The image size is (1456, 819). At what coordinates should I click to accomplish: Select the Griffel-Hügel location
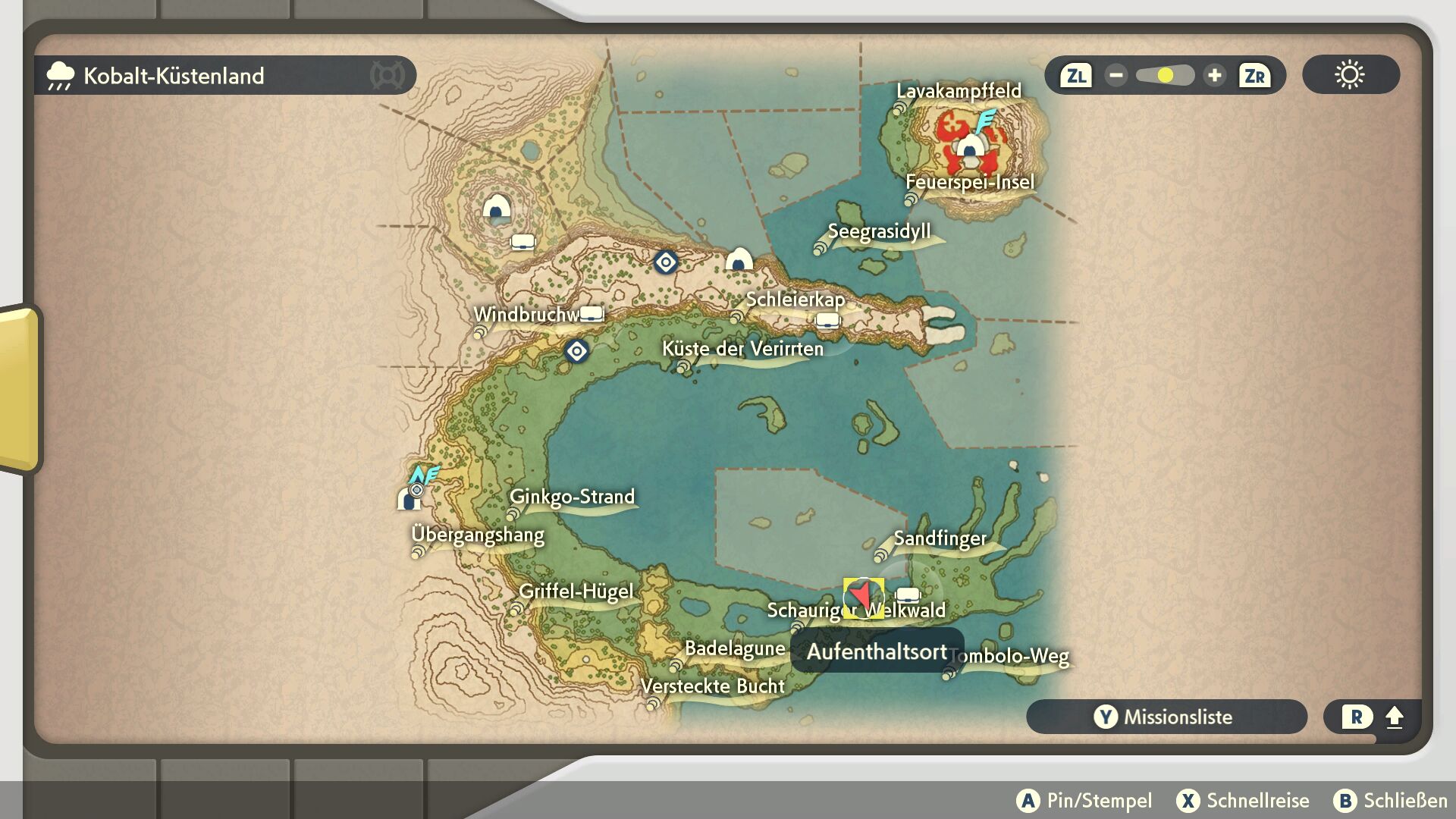point(576,591)
